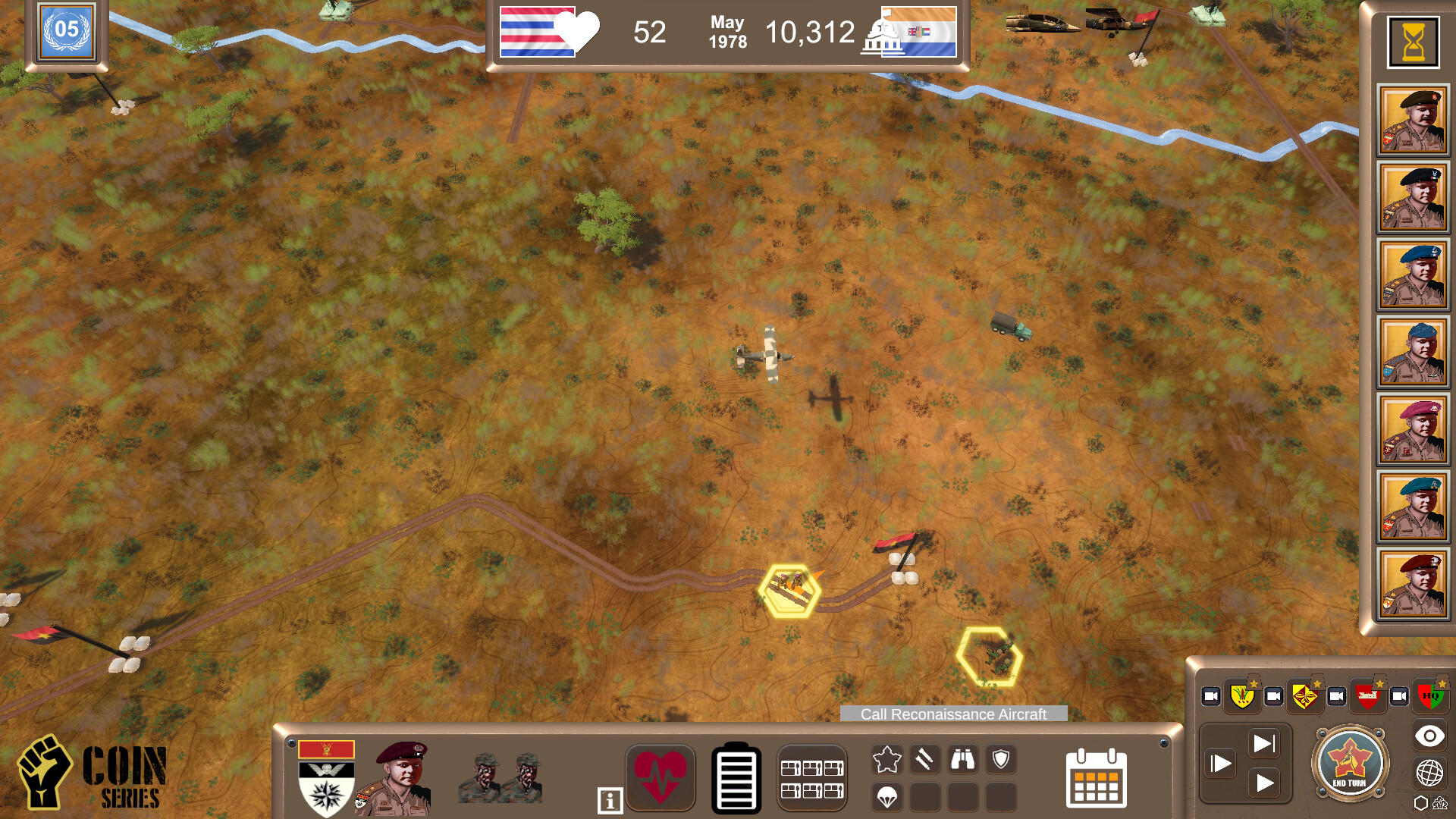The height and width of the screenshot is (819, 1456).
Task: Click the Call Reconaissance Aircraft option
Action: pyautogui.click(x=953, y=714)
